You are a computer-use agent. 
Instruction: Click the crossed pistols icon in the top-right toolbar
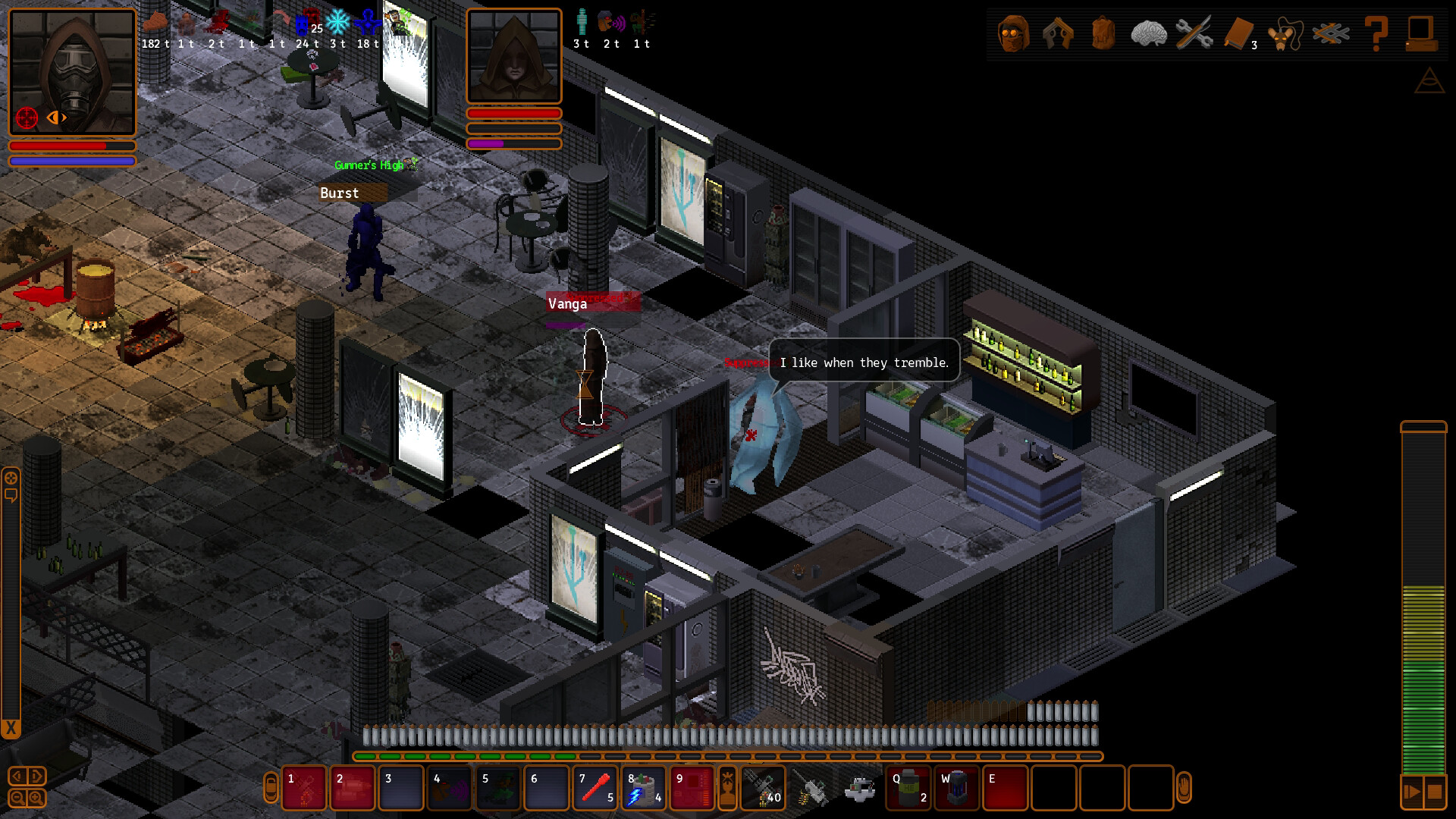[1059, 33]
